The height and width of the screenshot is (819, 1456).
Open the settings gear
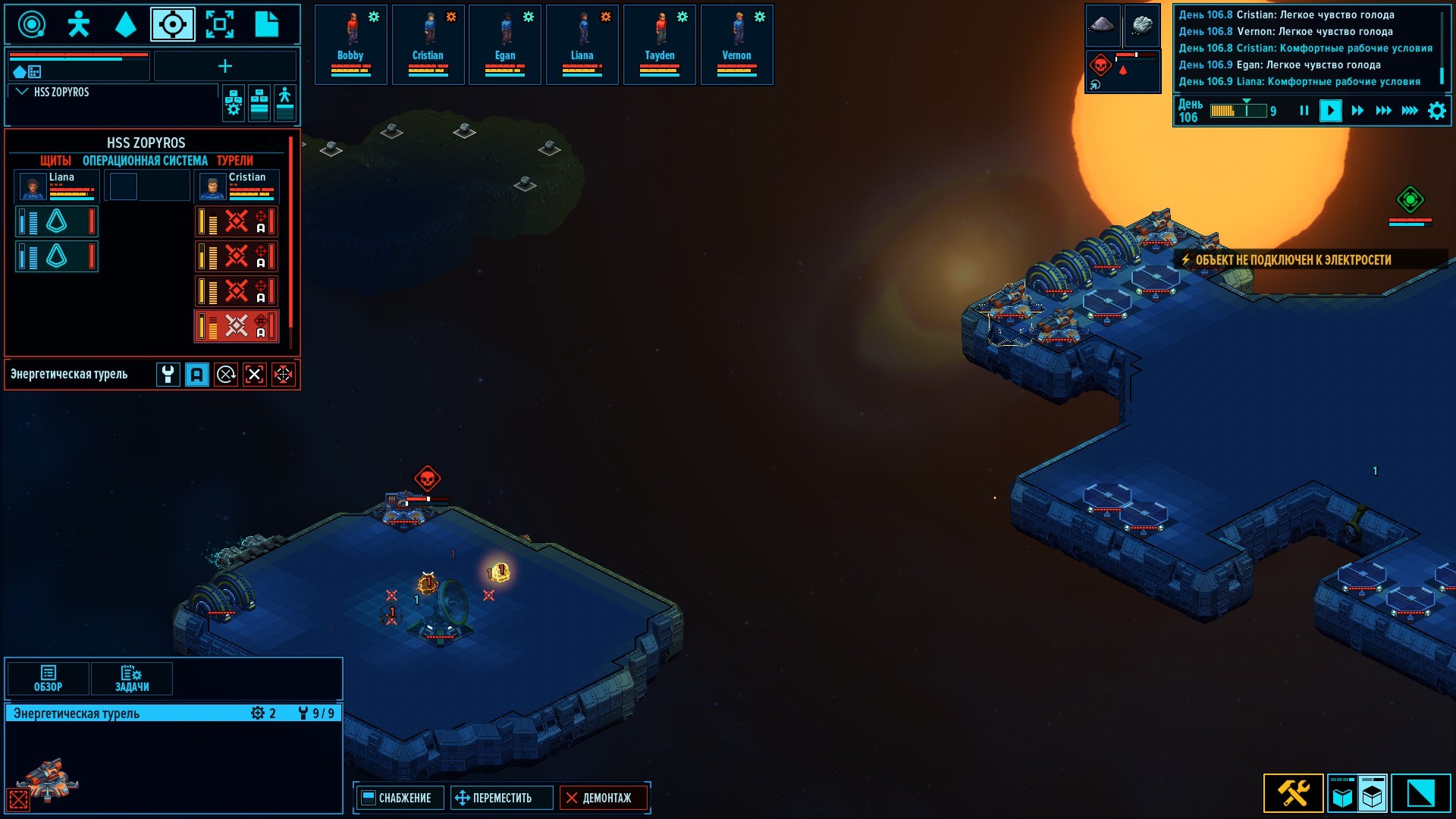click(1436, 111)
